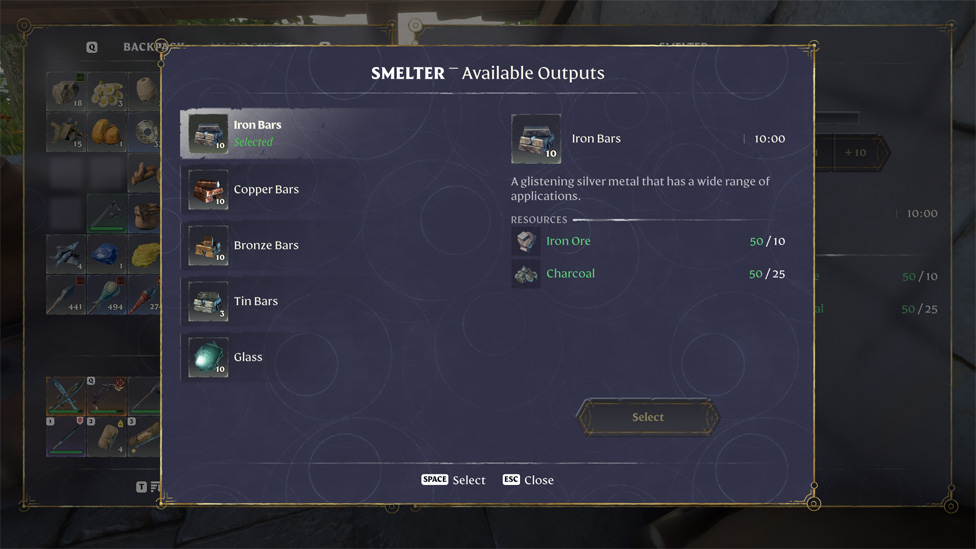Confirm with the Select button
Viewport: 976px width, 549px height.
pos(647,417)
